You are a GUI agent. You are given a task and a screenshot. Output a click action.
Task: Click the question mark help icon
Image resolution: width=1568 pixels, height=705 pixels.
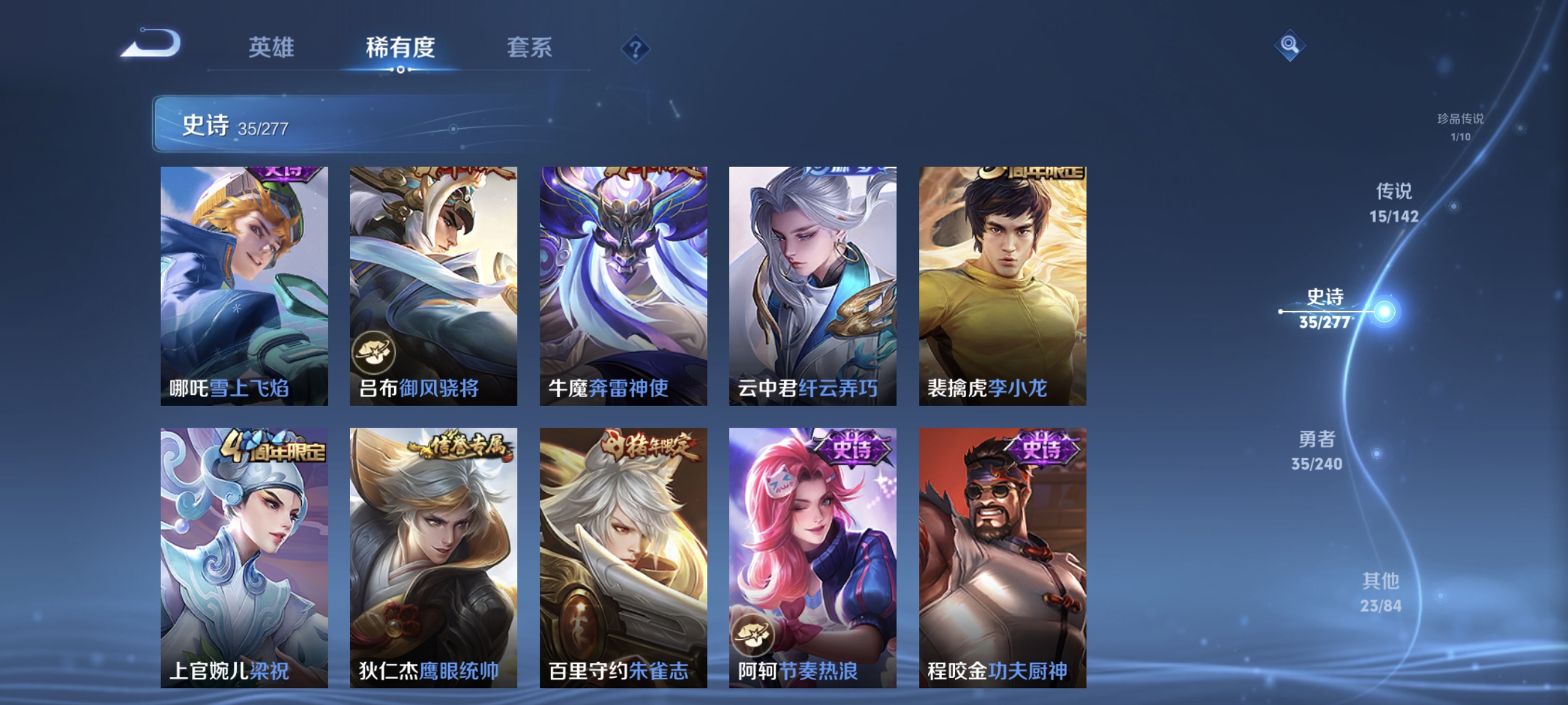coord(635,51)
